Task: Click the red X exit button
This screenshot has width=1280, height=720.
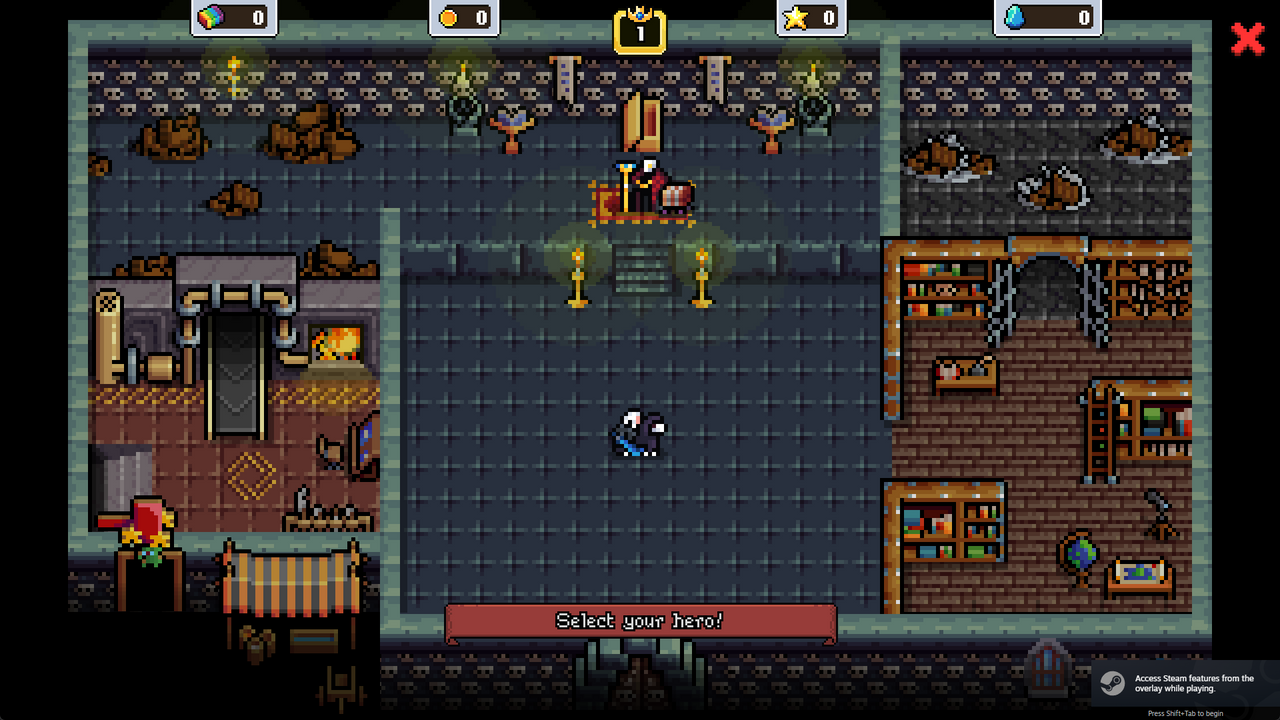Action: pyautogui.click(x=1248, y=40)
